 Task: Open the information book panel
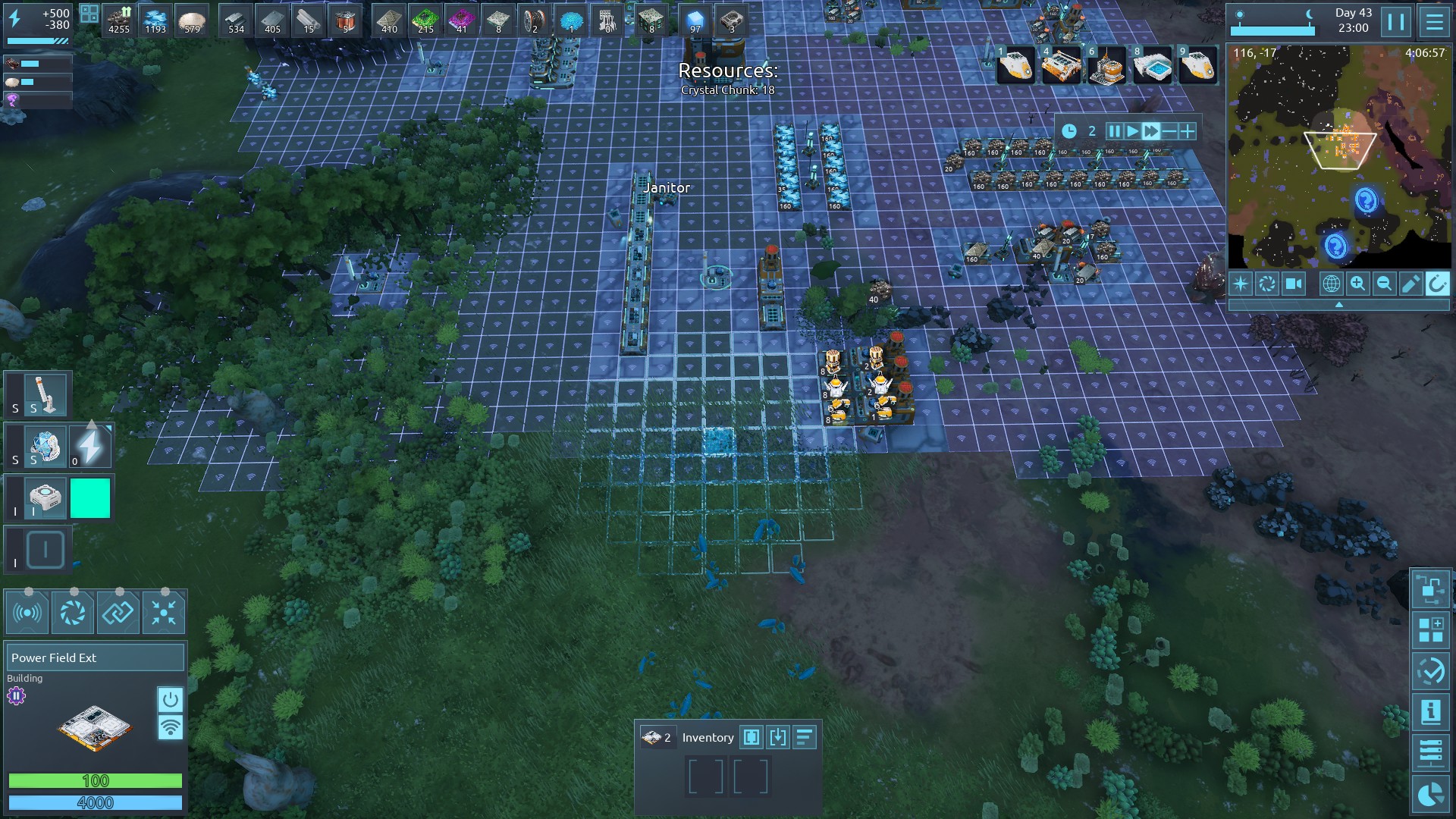click(1430, 711)
